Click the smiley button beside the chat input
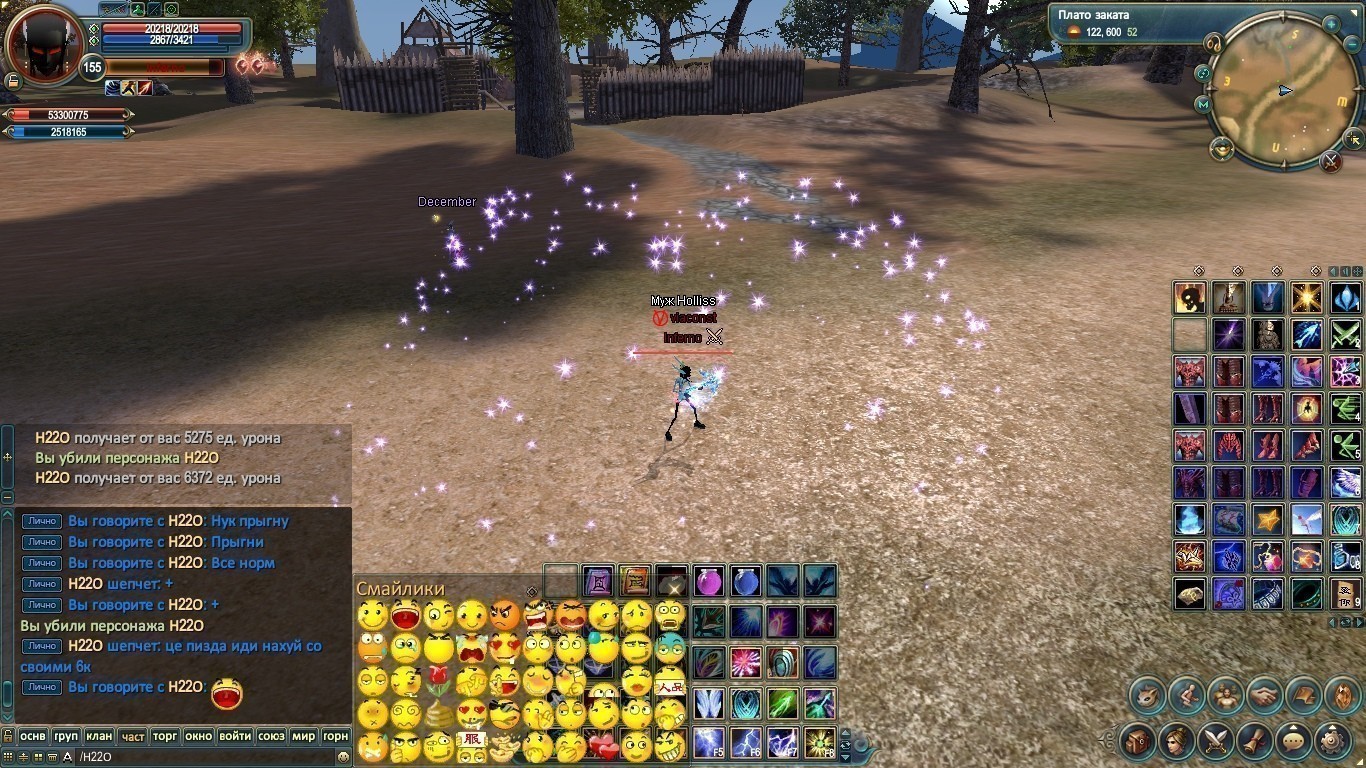Viewport: 1366px width, 768px height. click(x=343, y=756)
